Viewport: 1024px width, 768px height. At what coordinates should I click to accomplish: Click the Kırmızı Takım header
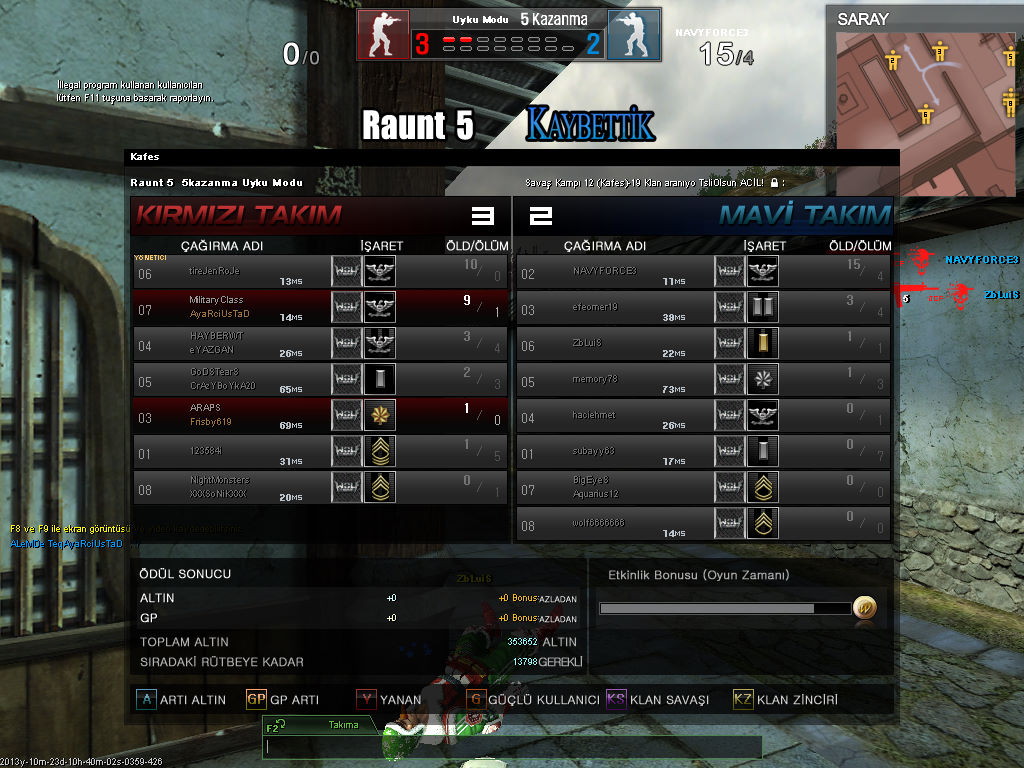[x=240, y=214]
